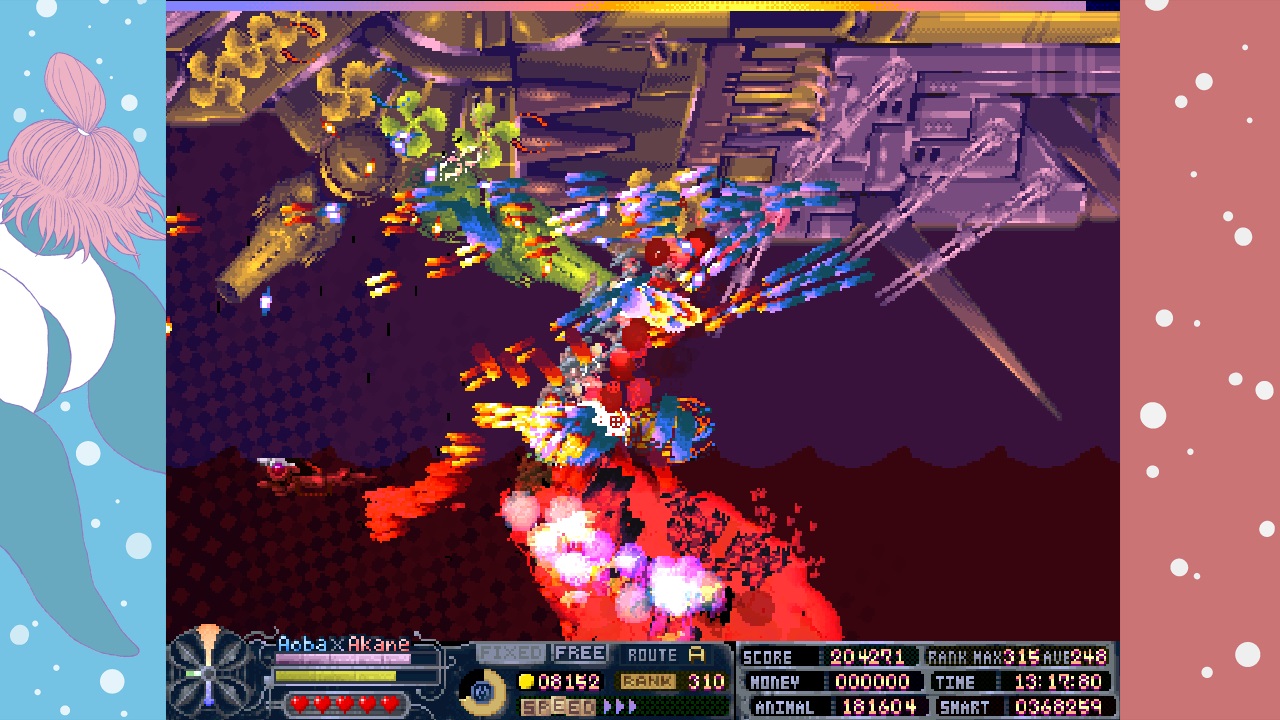1280x720 pixels.
Task: Click the yellow coin icon beside 08152
Action: click(x=524, y=680)
